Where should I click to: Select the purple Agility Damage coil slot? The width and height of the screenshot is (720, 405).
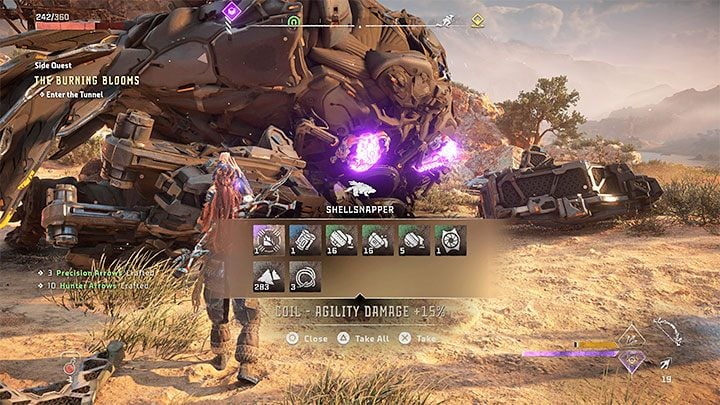[x=267, y=238]
